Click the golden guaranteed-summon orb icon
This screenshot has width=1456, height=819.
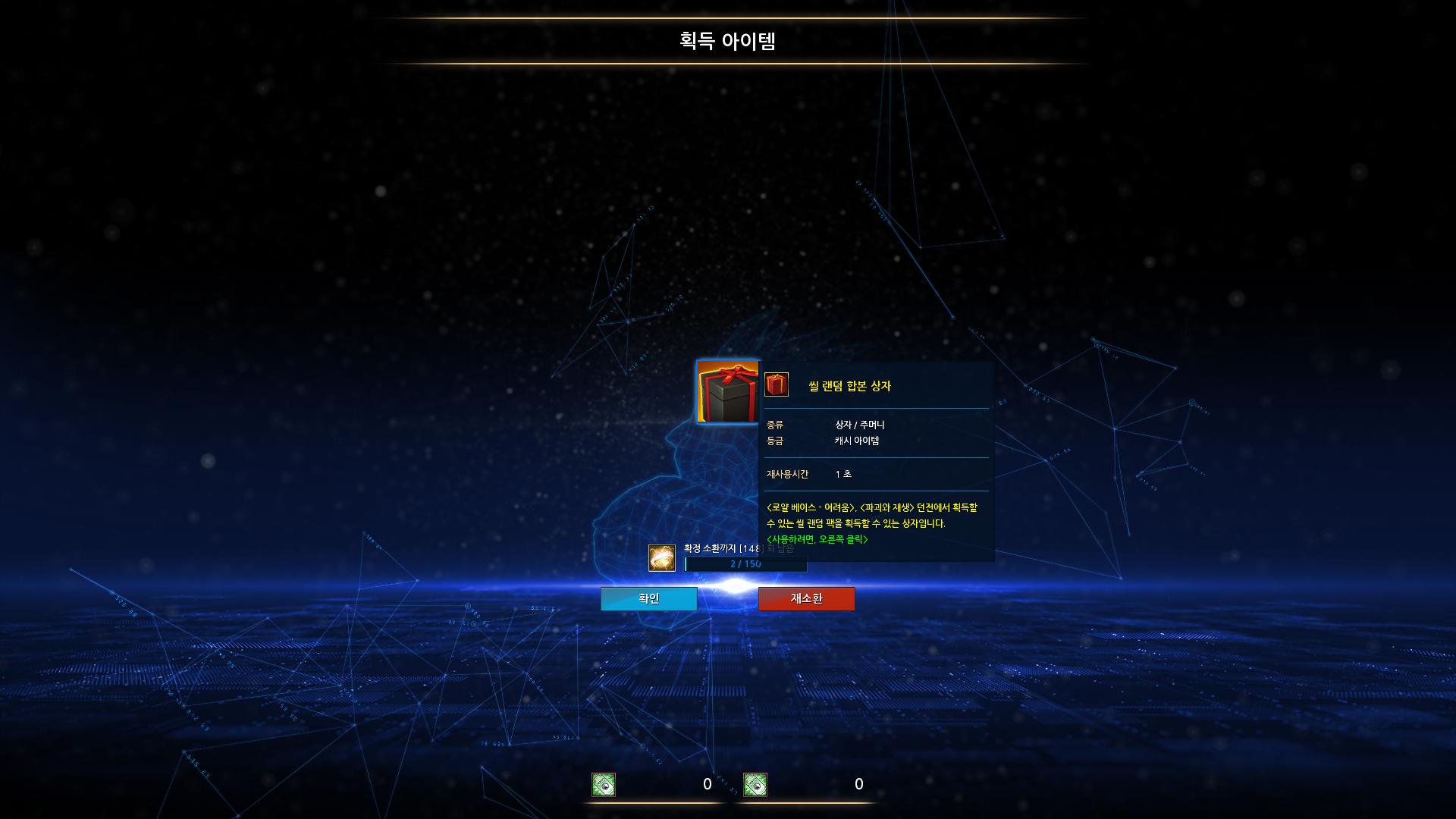[662, 558]
